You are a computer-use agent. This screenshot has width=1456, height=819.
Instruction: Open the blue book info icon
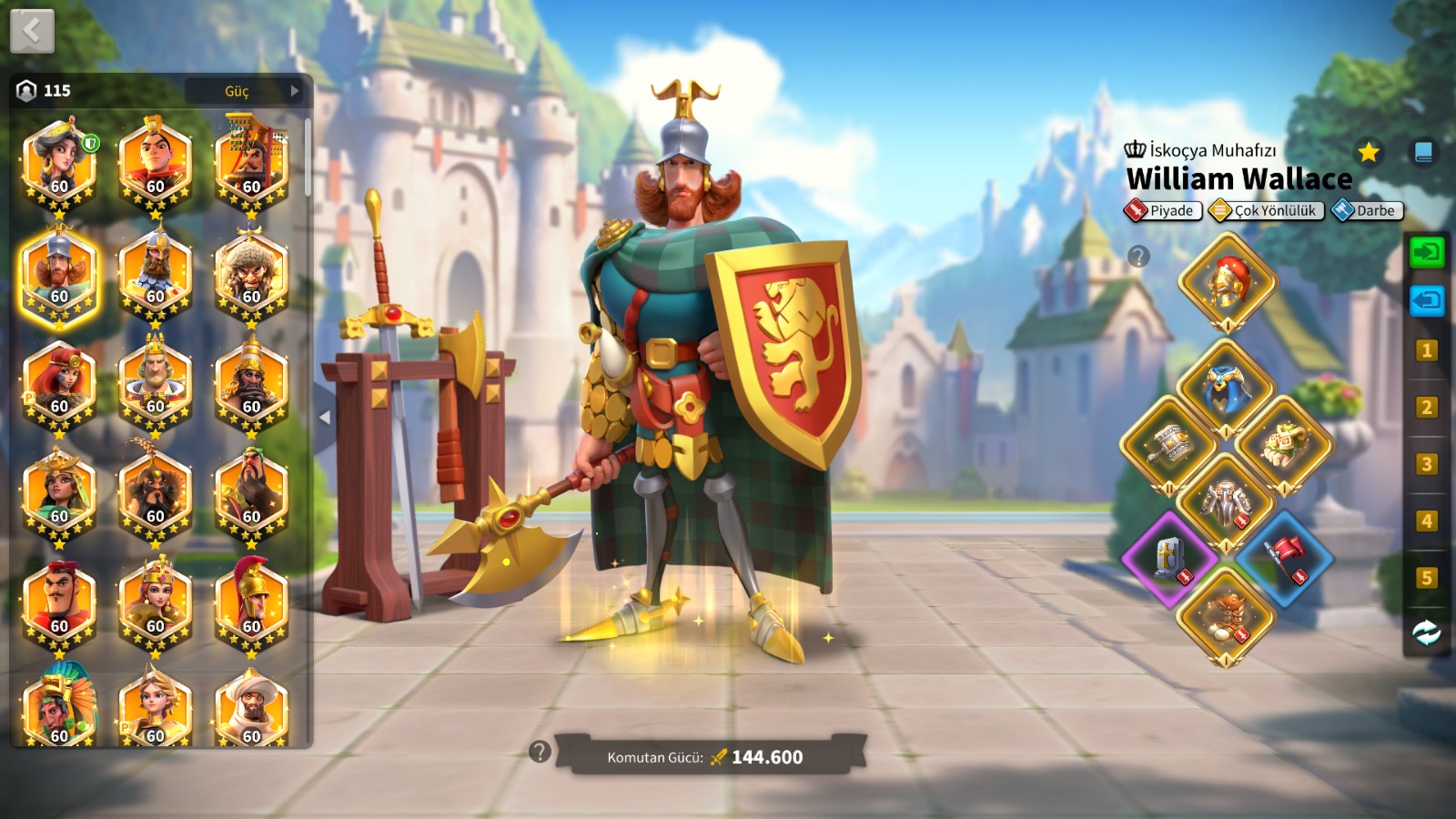[1423, 152]
